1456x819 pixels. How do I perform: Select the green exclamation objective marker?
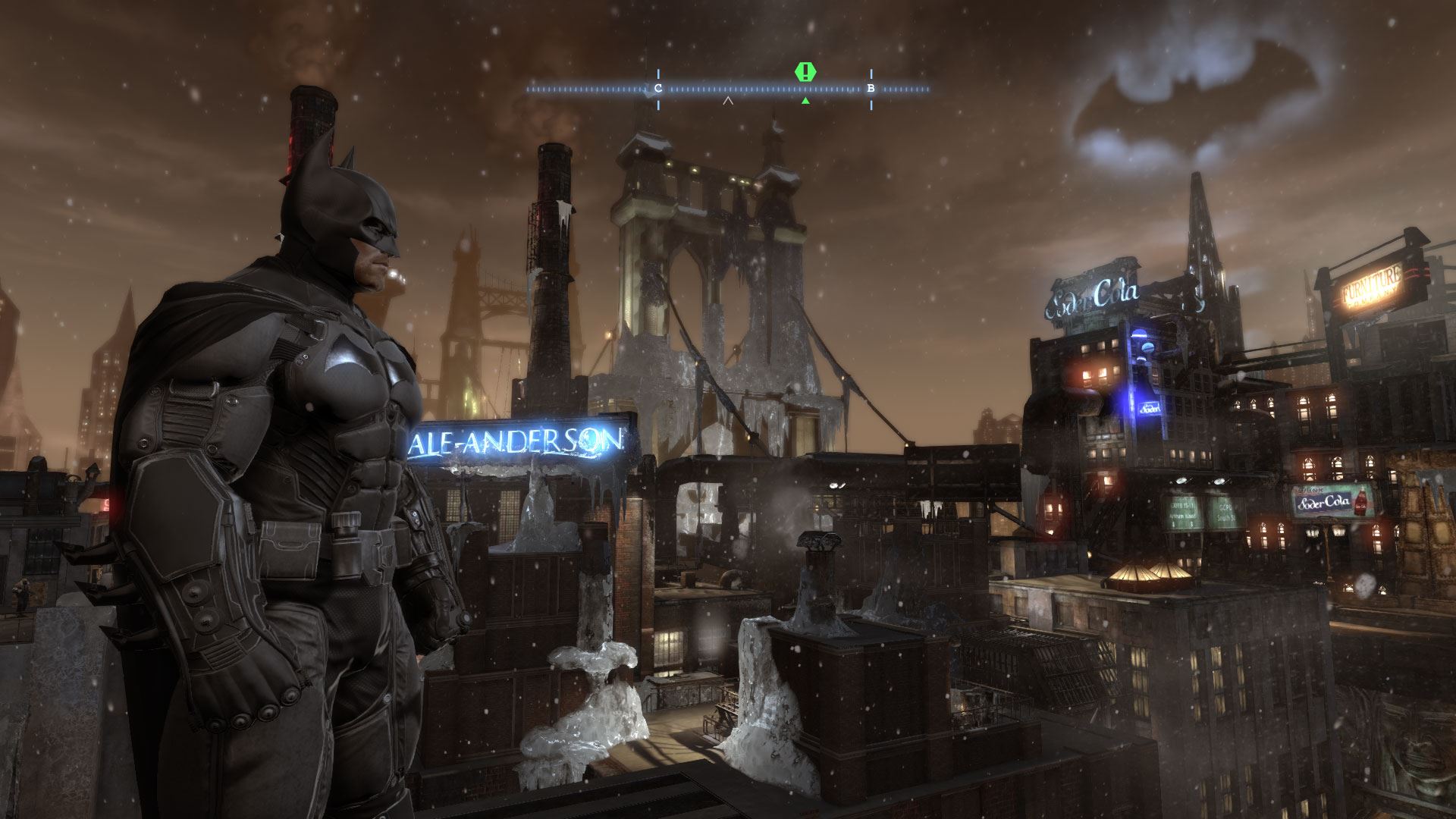(805, 72)
